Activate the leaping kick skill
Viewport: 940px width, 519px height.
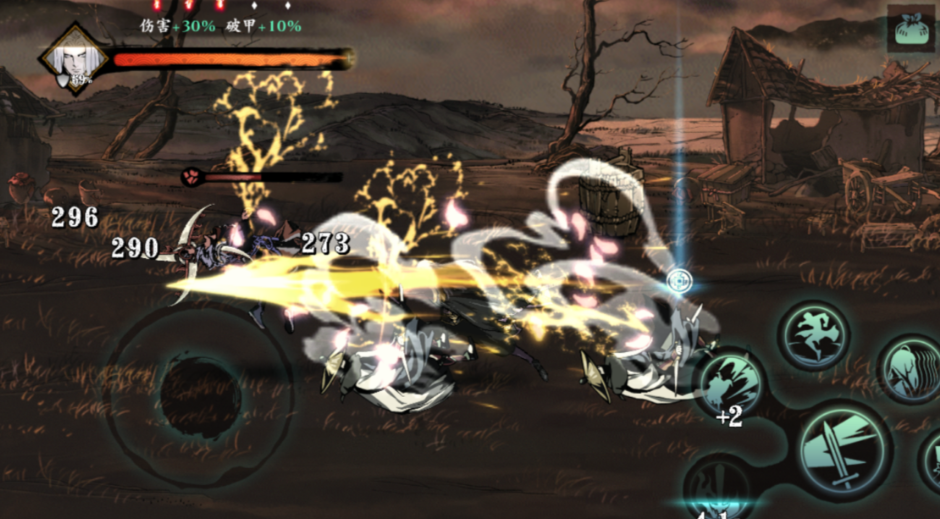click(814, 335)
